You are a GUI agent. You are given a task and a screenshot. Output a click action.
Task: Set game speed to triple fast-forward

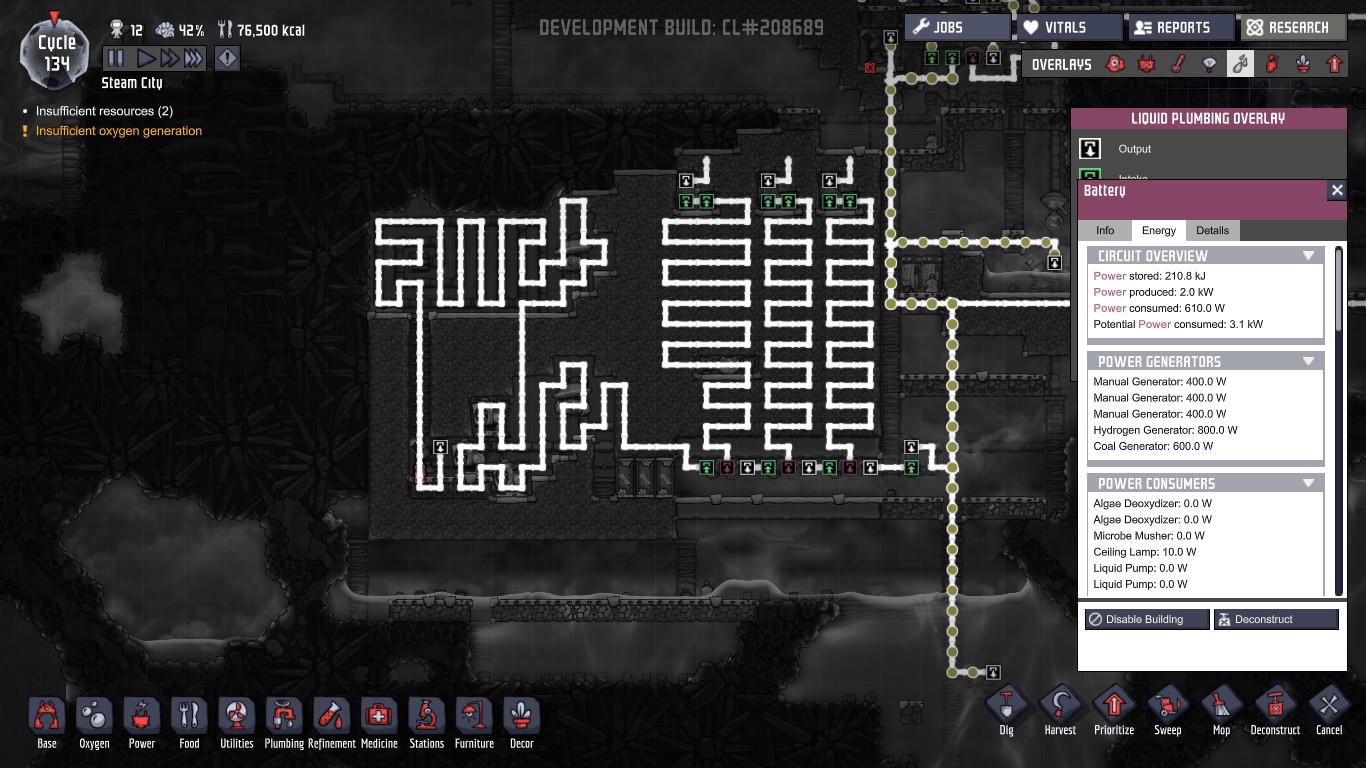coord(193,59)
